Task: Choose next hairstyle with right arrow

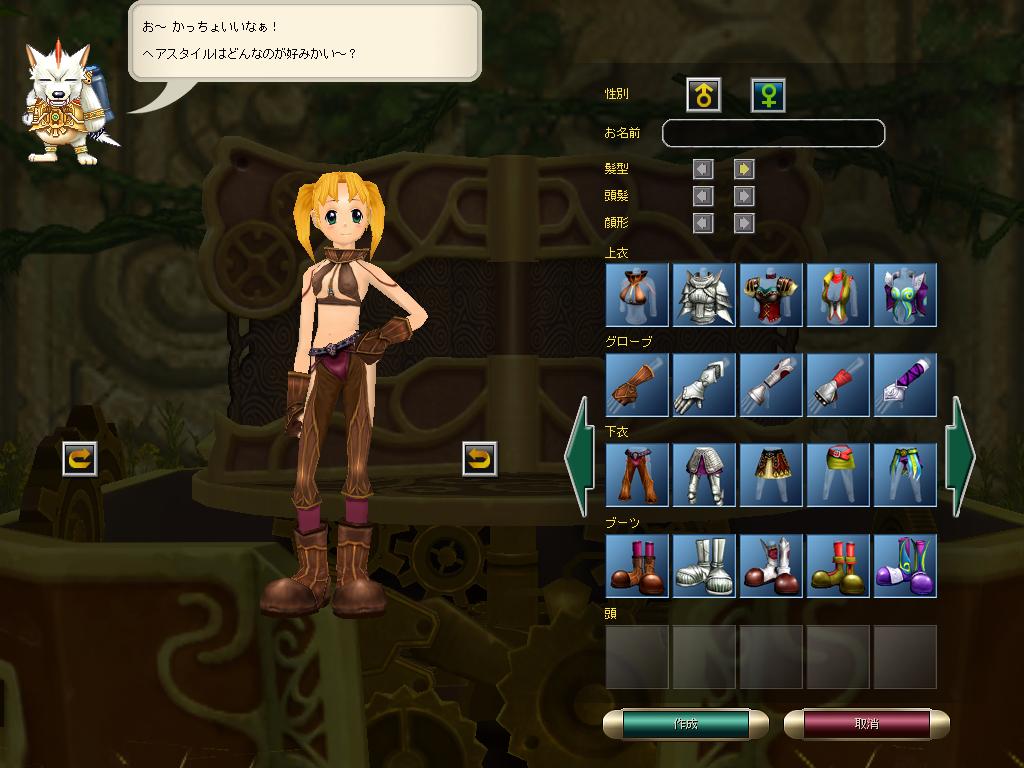Action: click(743, 169)
